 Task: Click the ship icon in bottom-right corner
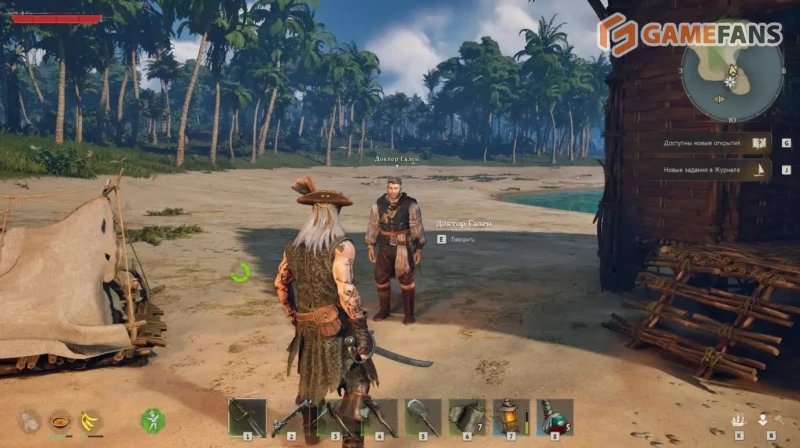pyautogui.click(x=739, y=419)
